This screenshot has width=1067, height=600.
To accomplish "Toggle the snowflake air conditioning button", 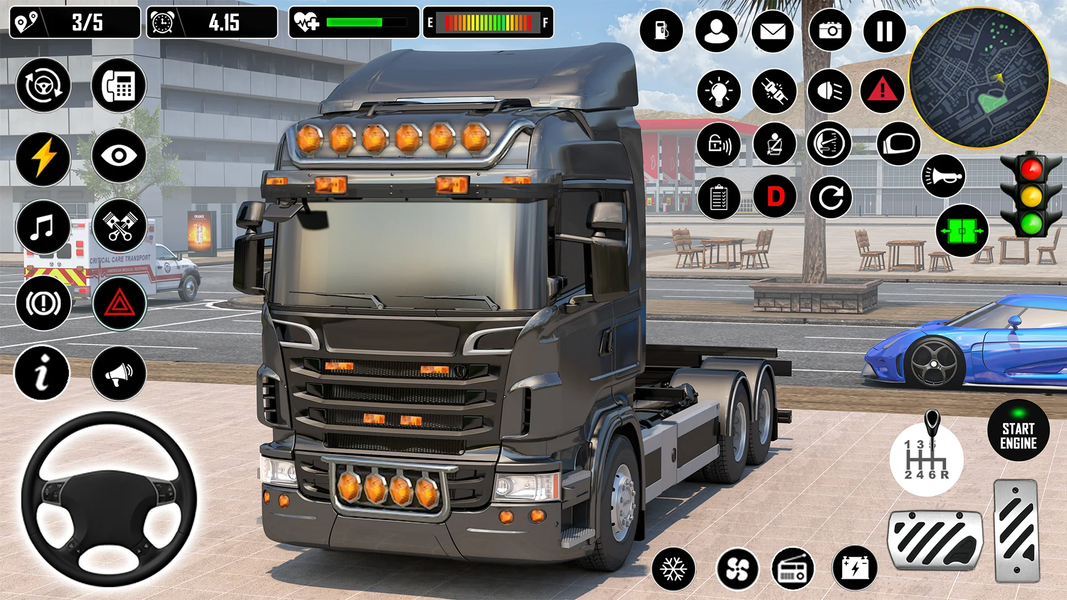I will coord(673,569).
